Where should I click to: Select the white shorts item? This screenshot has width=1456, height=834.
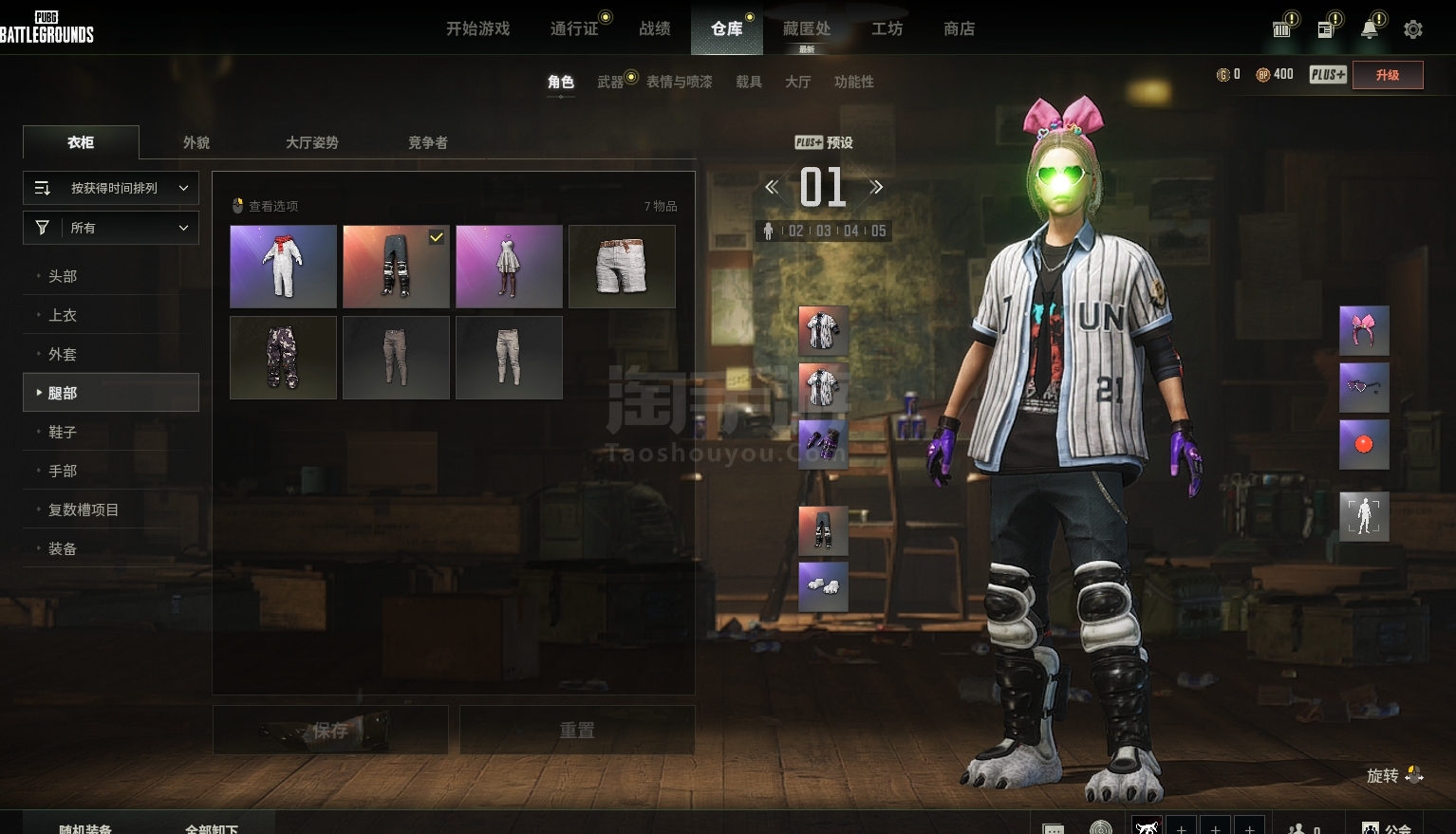(622, 267)
